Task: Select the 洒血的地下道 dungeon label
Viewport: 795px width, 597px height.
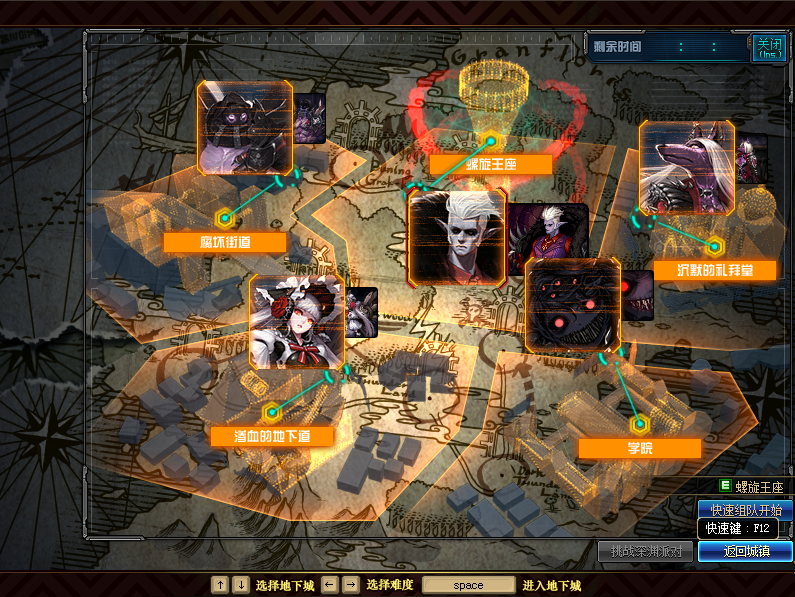Action: (271, 436)
